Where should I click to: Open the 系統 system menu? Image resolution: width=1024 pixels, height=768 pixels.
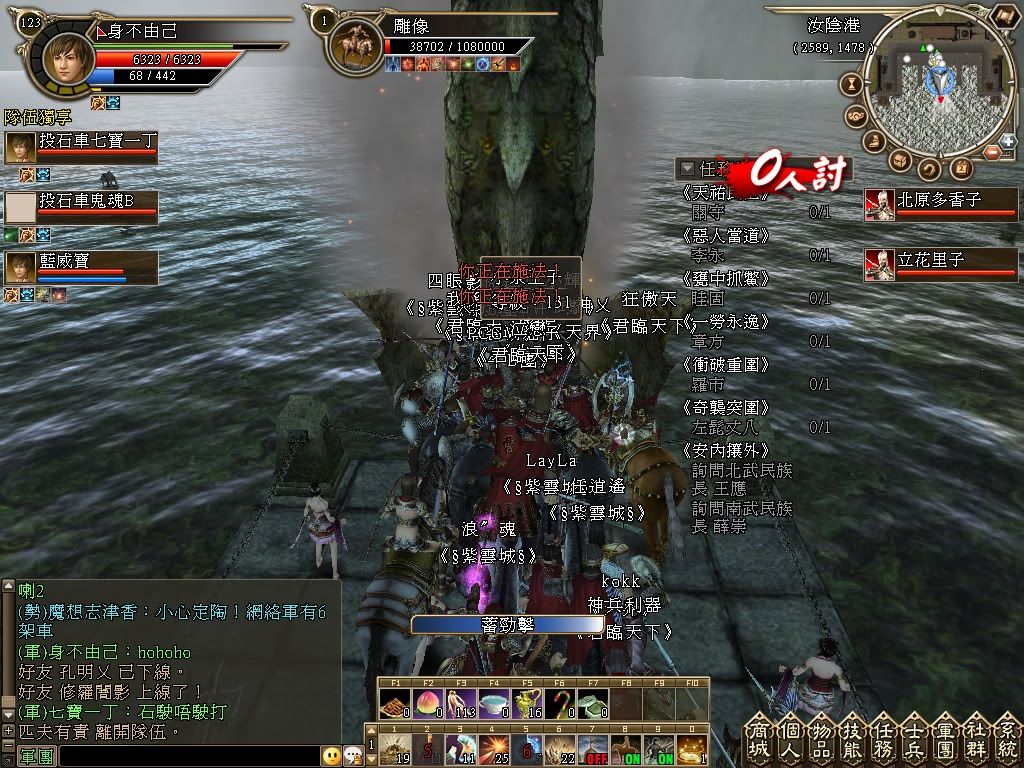1007,738
